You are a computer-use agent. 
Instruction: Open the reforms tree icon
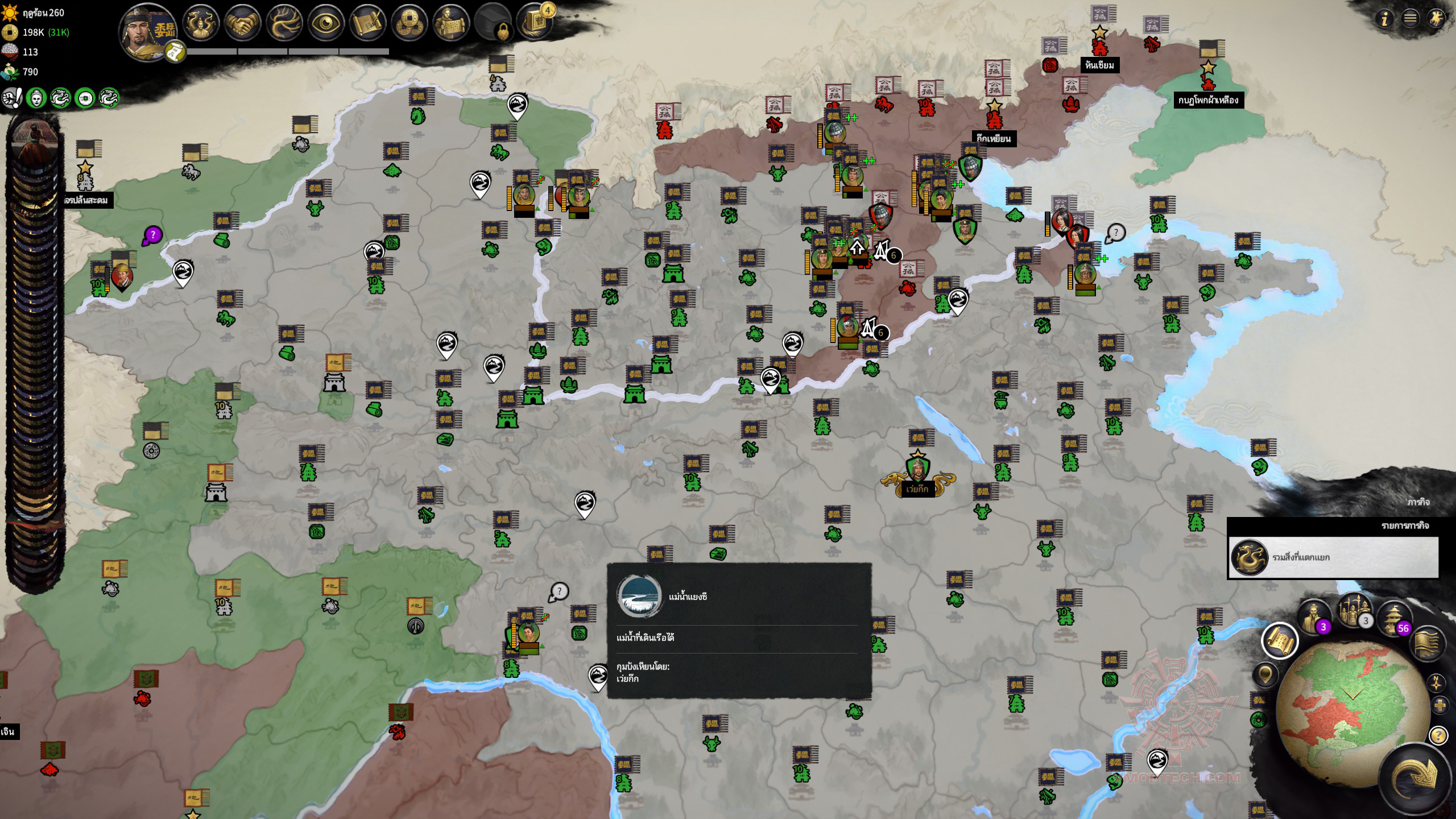[284, 24]
